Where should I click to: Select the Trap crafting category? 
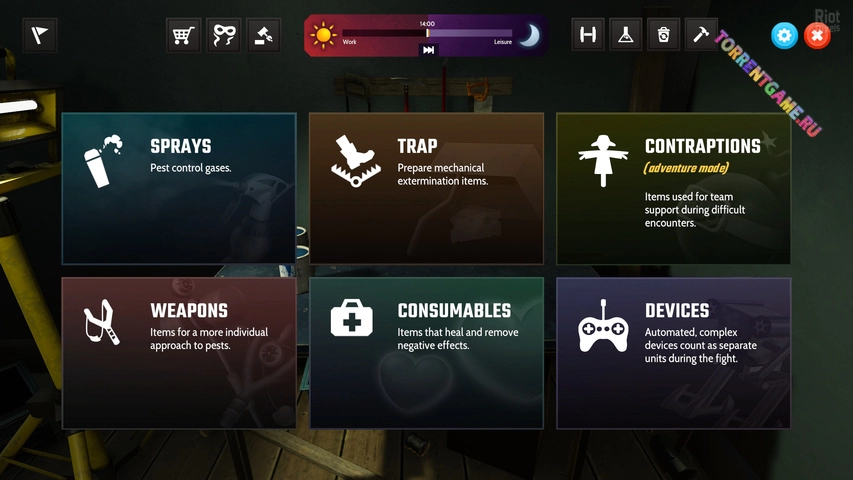tap(426, 188)
